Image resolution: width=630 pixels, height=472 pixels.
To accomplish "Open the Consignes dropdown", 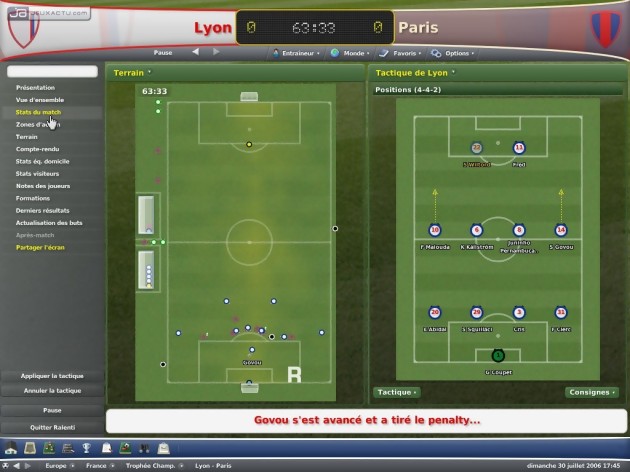I will [x=590, y=393].
